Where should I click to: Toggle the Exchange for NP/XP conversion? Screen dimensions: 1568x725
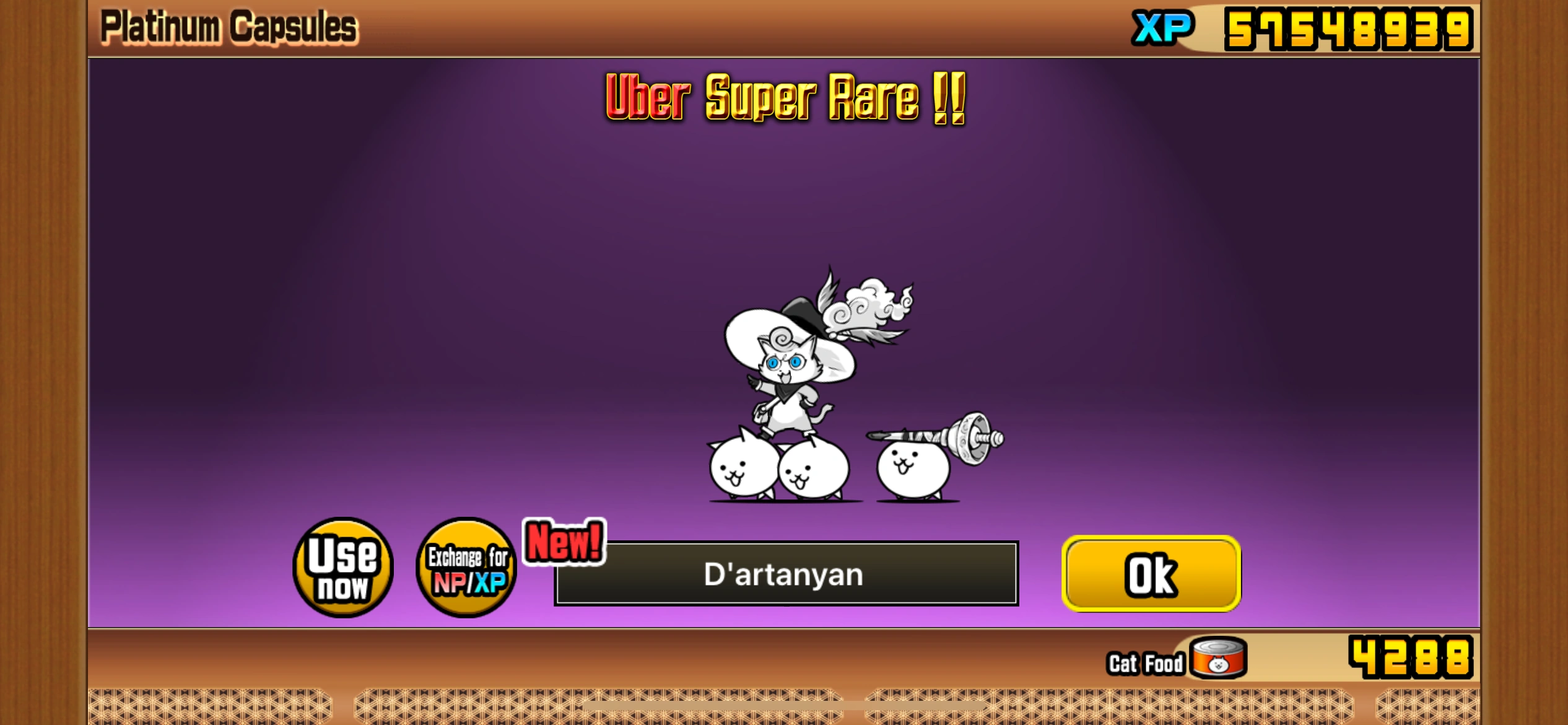(467, 569)
